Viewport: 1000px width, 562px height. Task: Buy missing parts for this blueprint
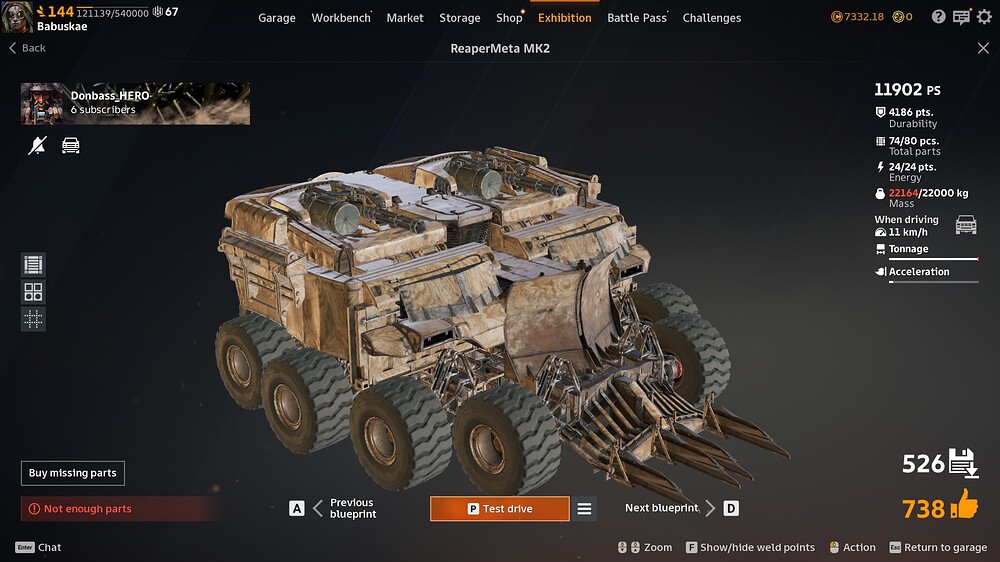[73, 473]
